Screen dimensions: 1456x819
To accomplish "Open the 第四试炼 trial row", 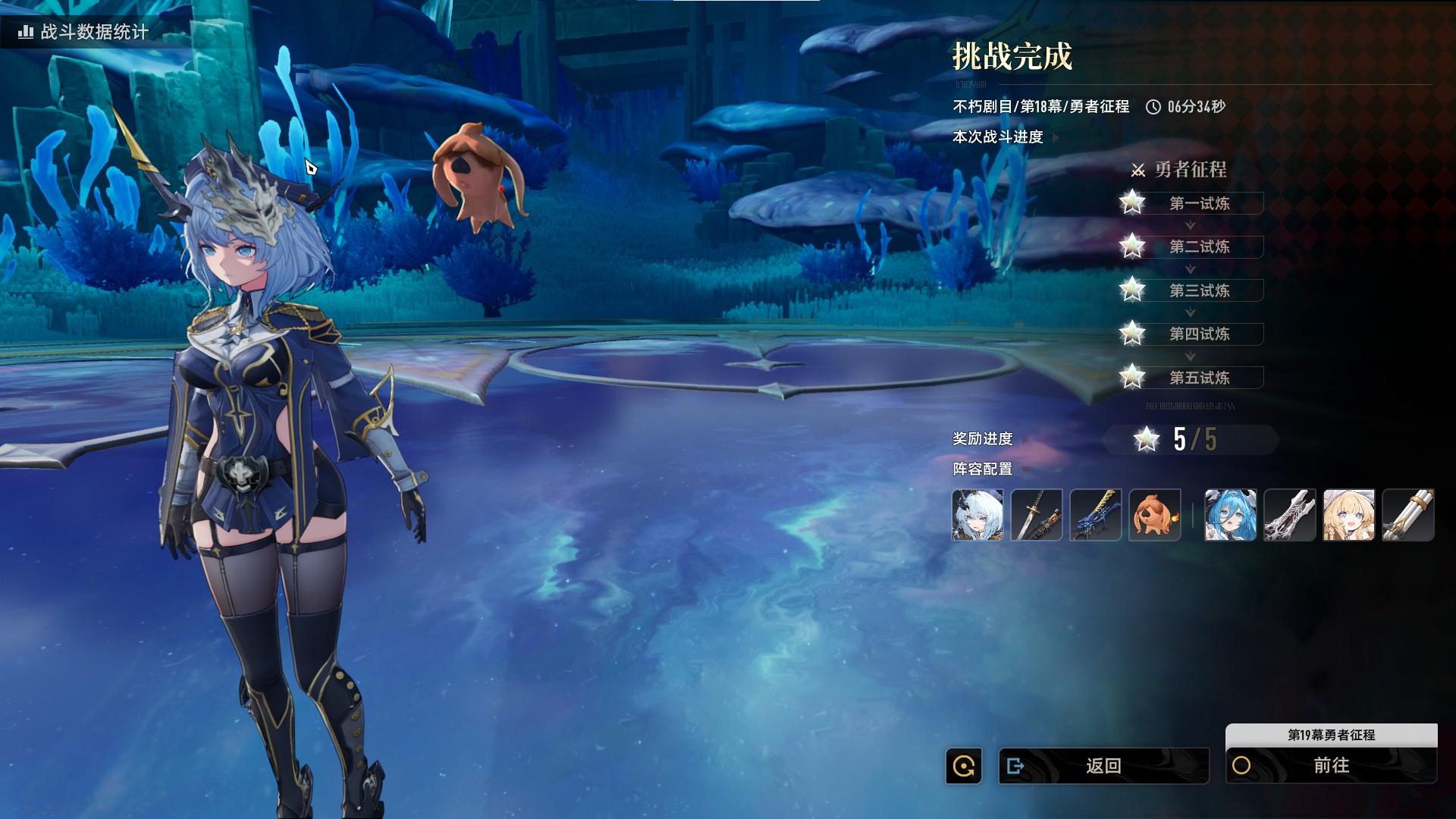I will click(1198, 334).
